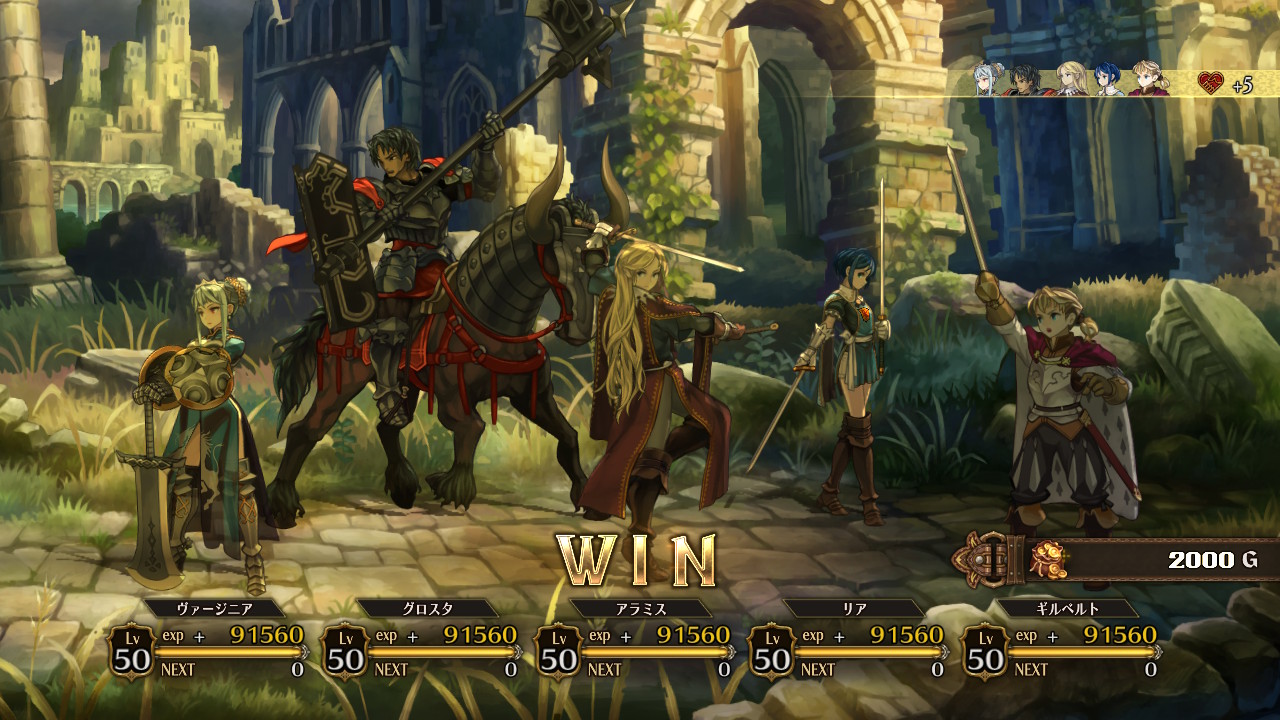Click the blue-haired character portrait in rapport bar
The height and width of the screenshot is (720, 1280).
1108,80
